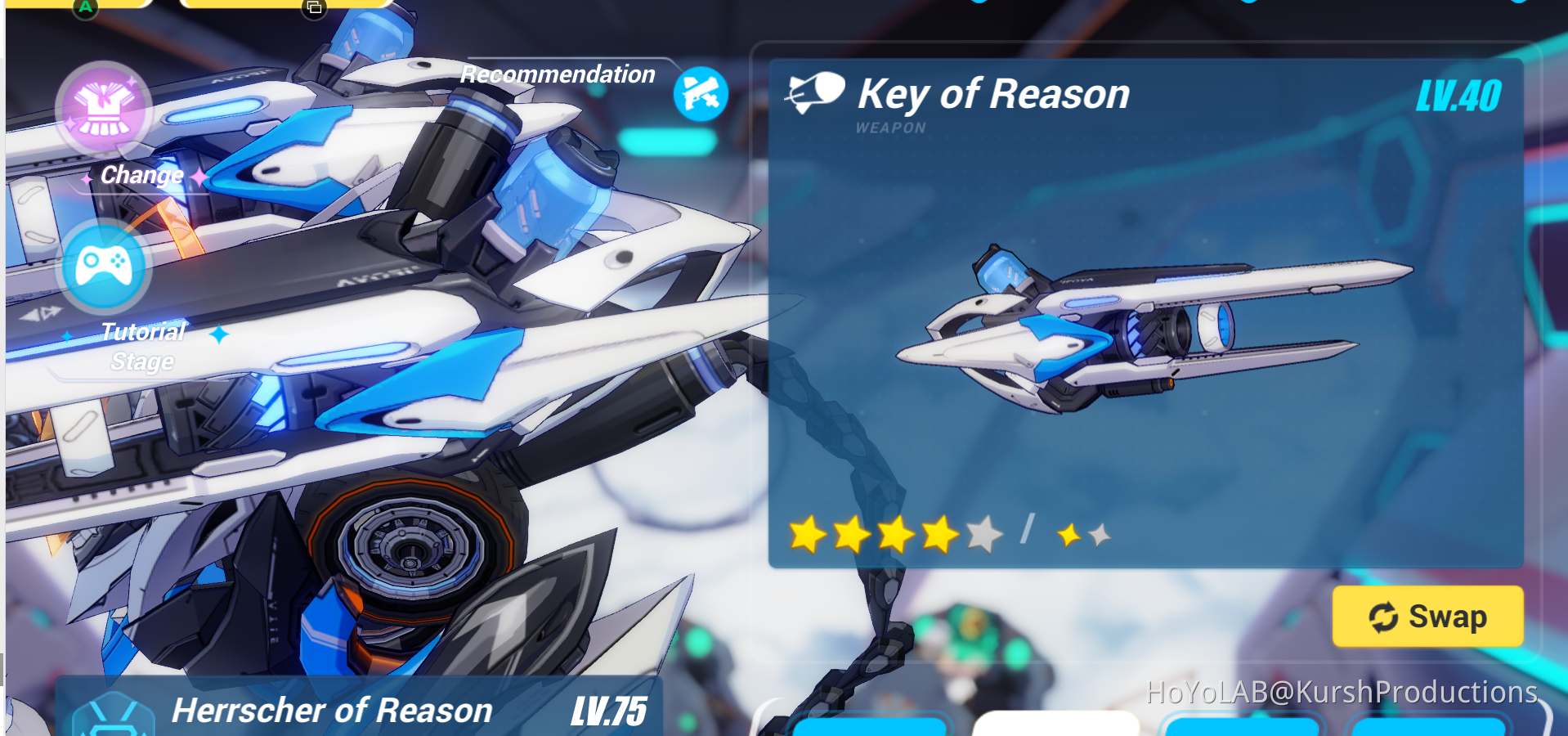
Task: Click the Recommendation label
Action: [x=558, y=74]
